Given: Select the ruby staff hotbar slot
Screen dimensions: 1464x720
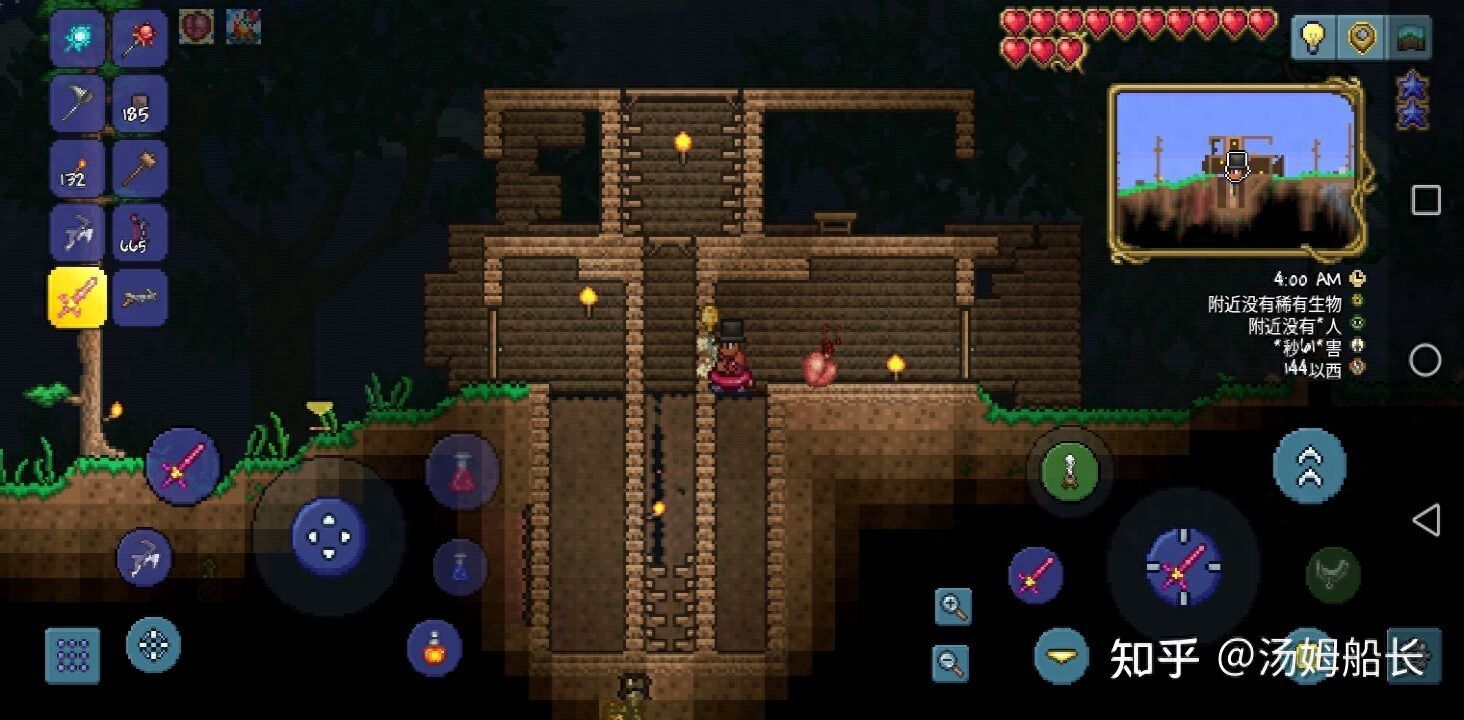Looking at the screenshot, I should 139,40.
